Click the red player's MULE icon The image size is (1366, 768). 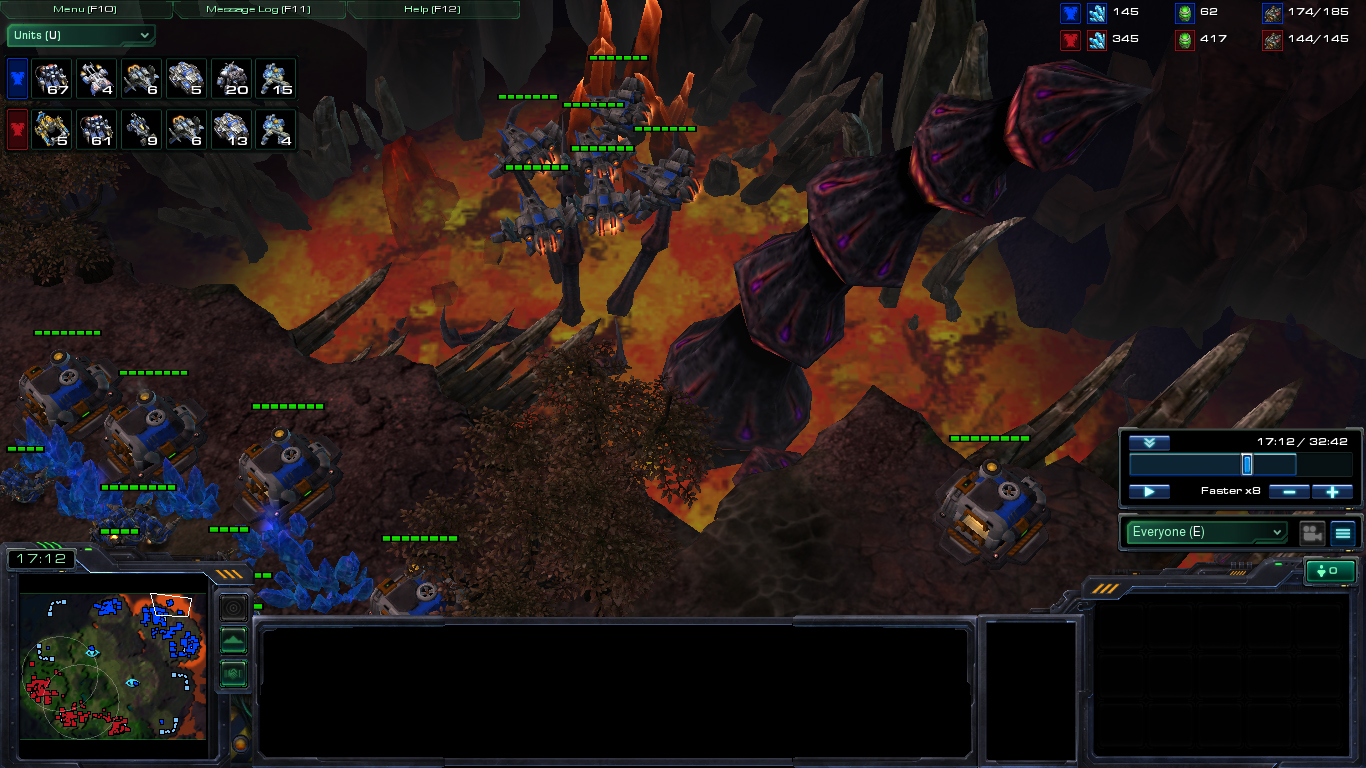[x=52, y=130]
